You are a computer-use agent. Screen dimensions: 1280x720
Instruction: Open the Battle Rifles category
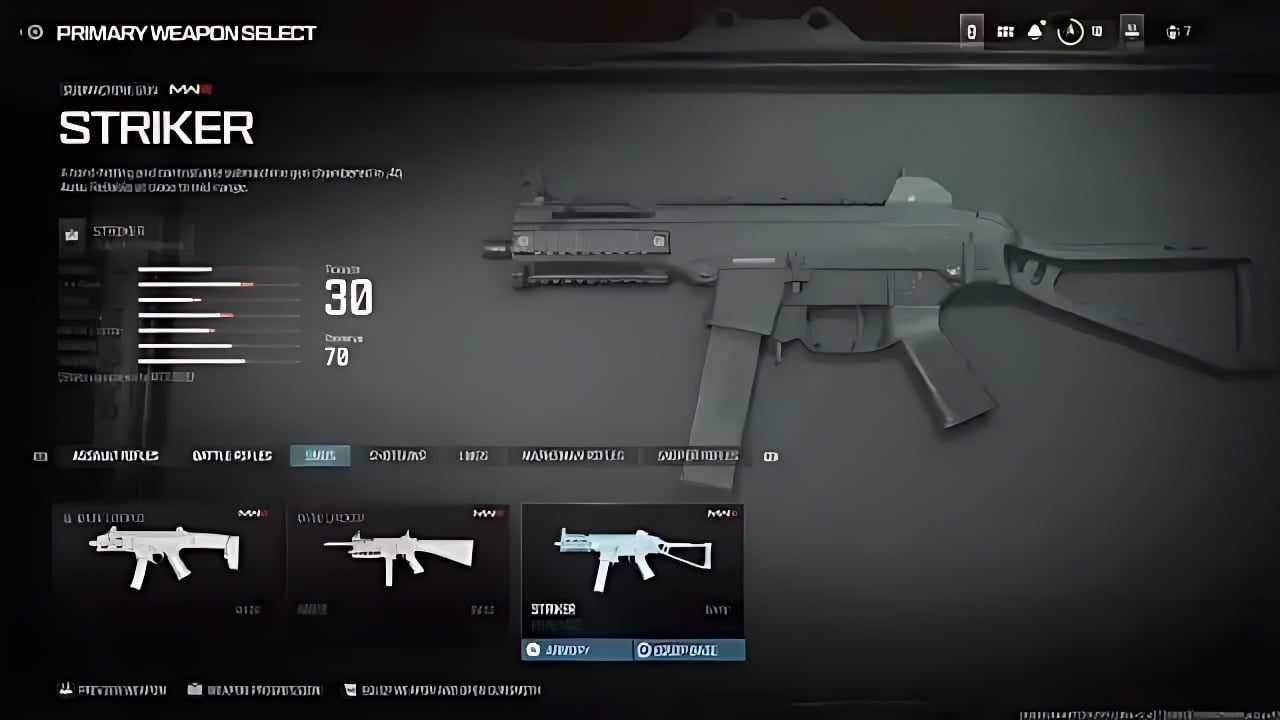pos(230,456)
